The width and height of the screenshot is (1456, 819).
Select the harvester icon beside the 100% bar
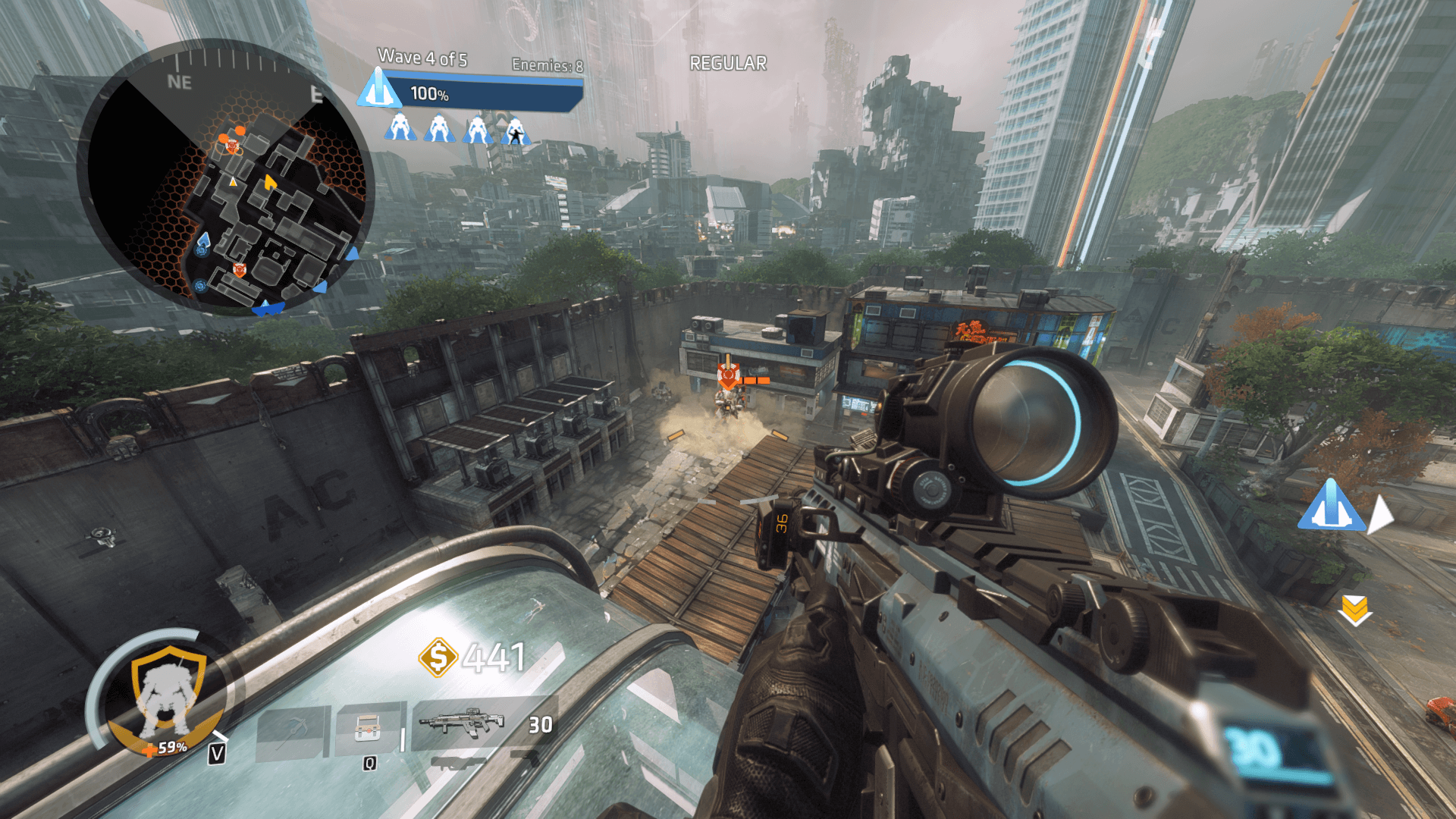379,89
